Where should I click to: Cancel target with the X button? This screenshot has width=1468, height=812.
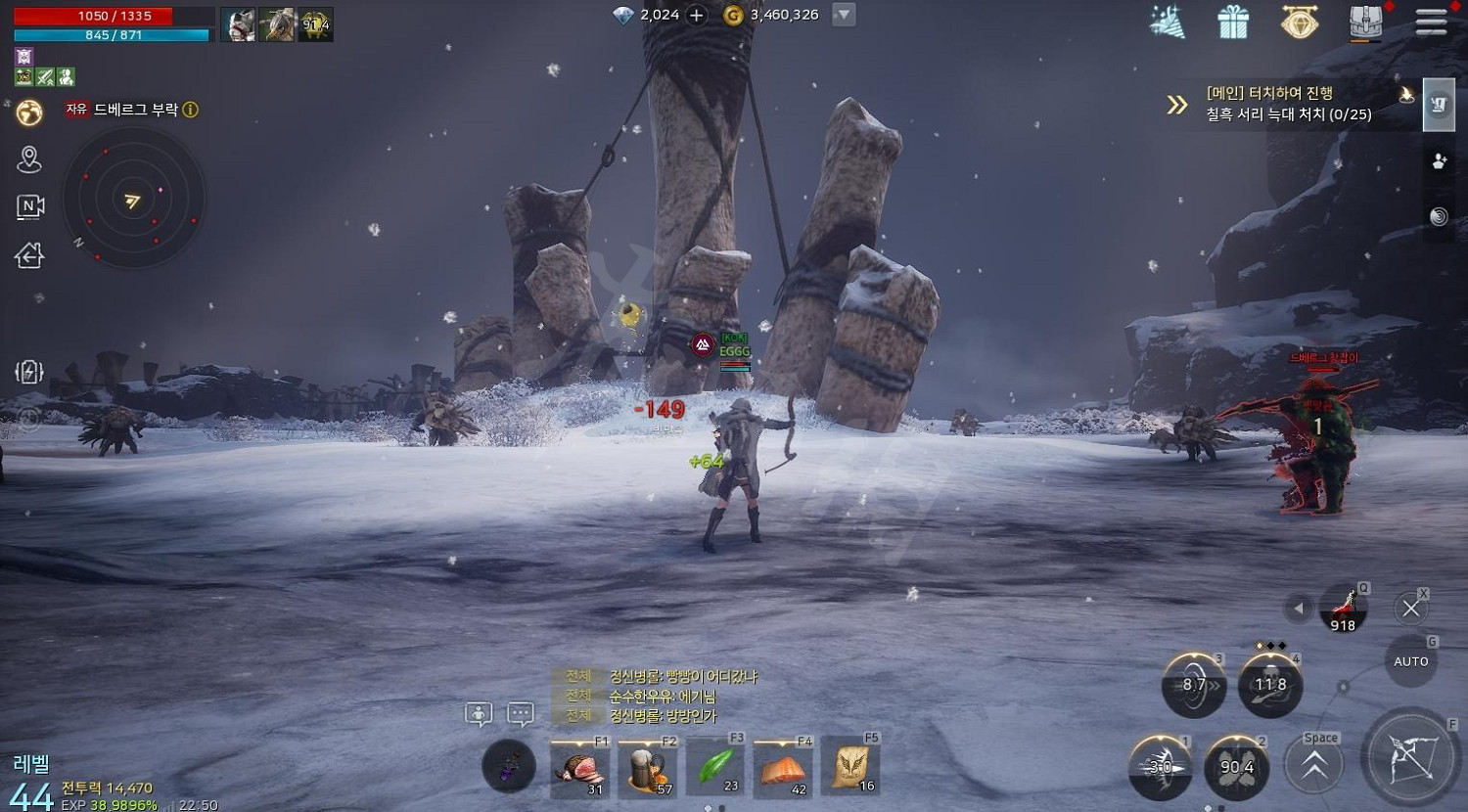tap(1410, 609)
